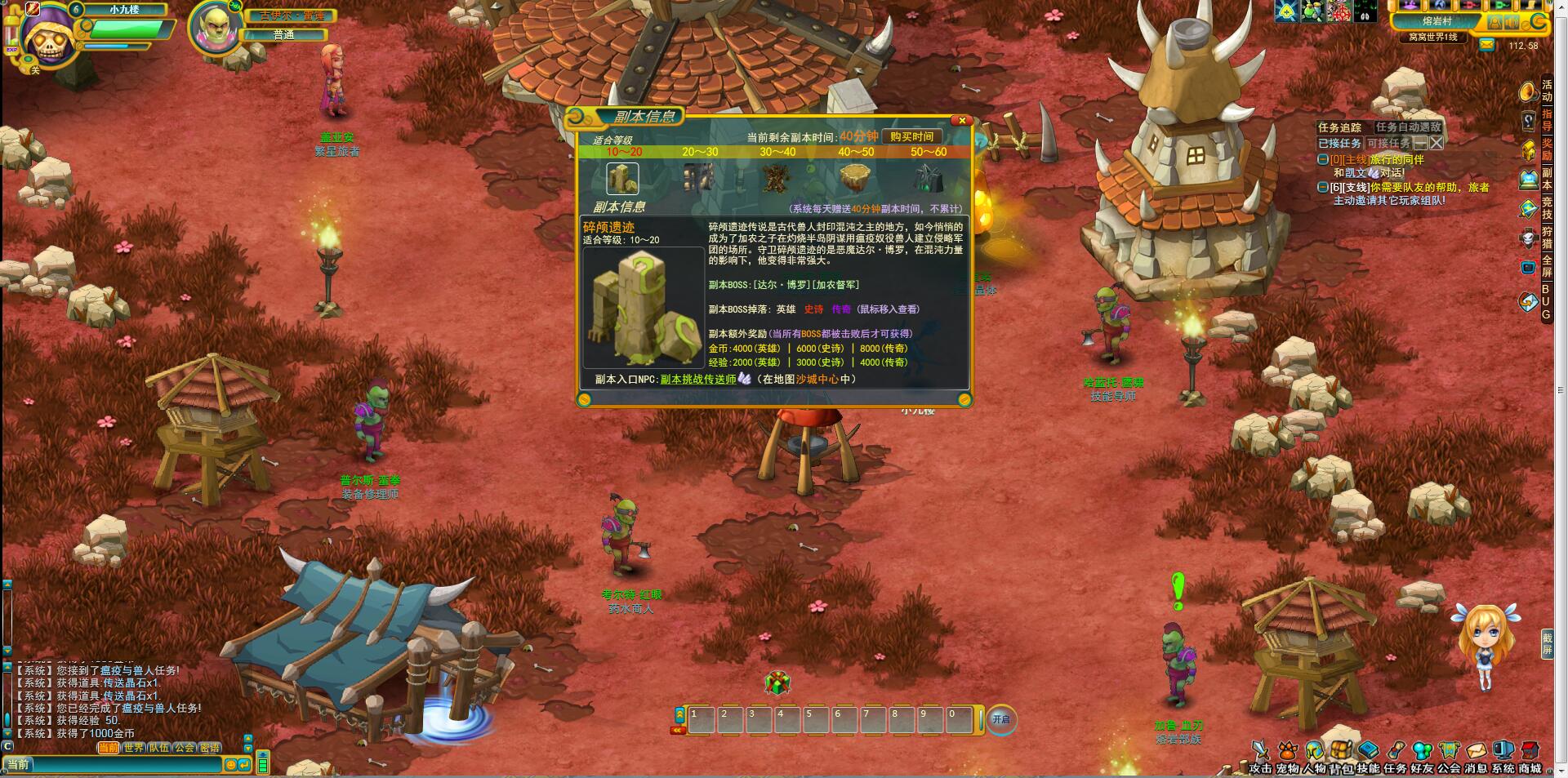Image resolution: width=1568 pixels, height=778 pixels.
Task: Choose the 50~60 level dungeon tab
Action: point(929,152)
